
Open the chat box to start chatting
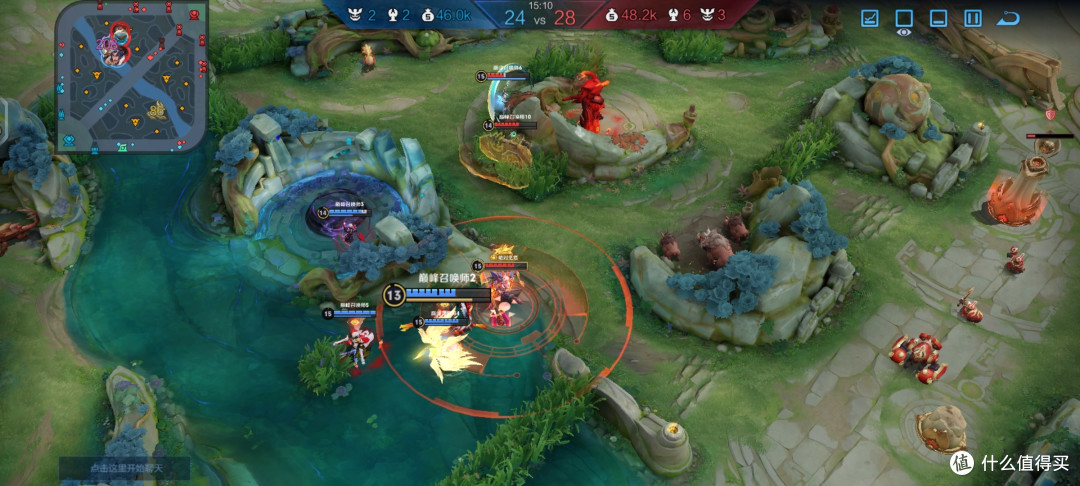pos(124,468)
